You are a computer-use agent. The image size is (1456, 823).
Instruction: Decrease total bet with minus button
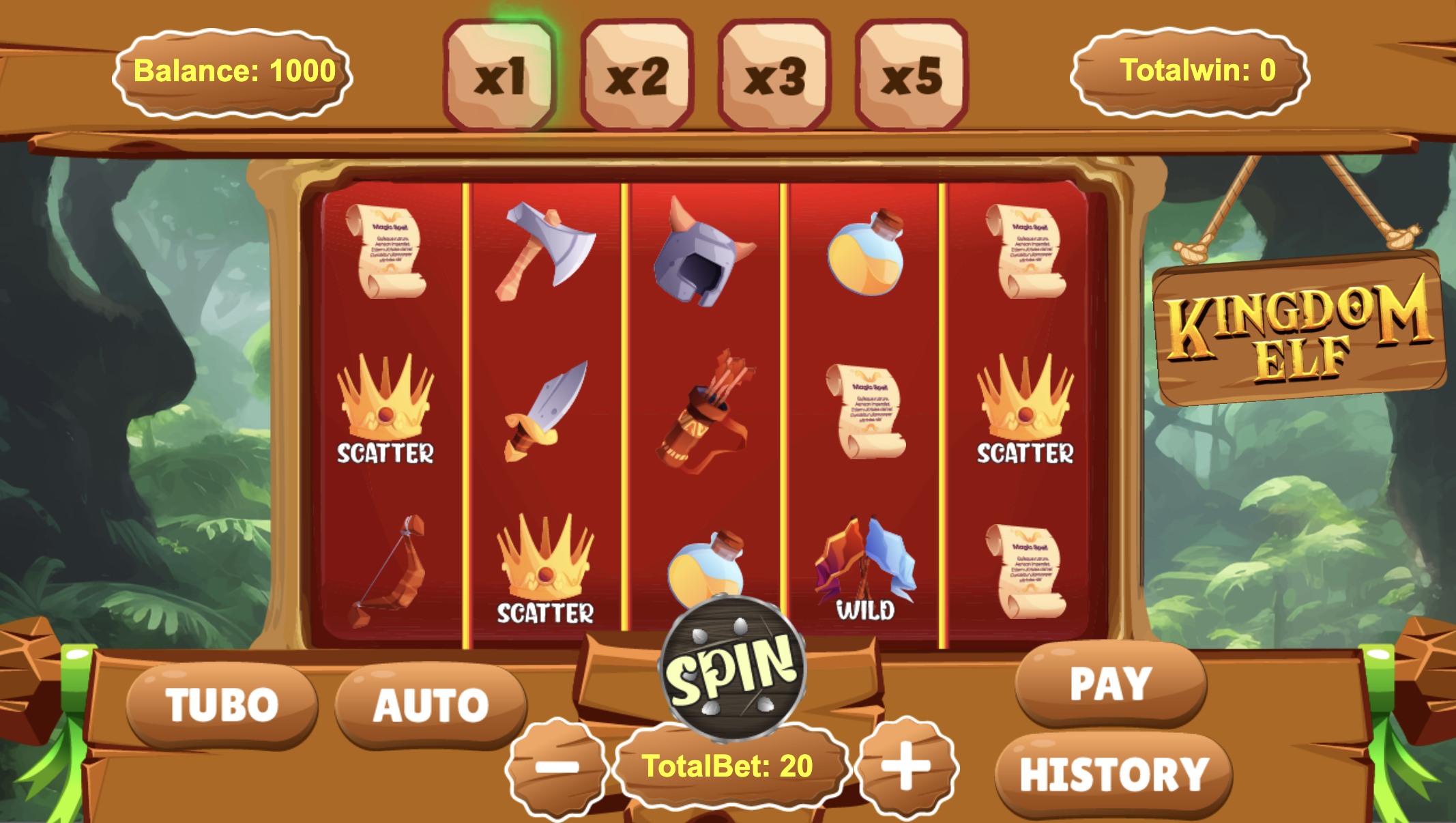557,767
